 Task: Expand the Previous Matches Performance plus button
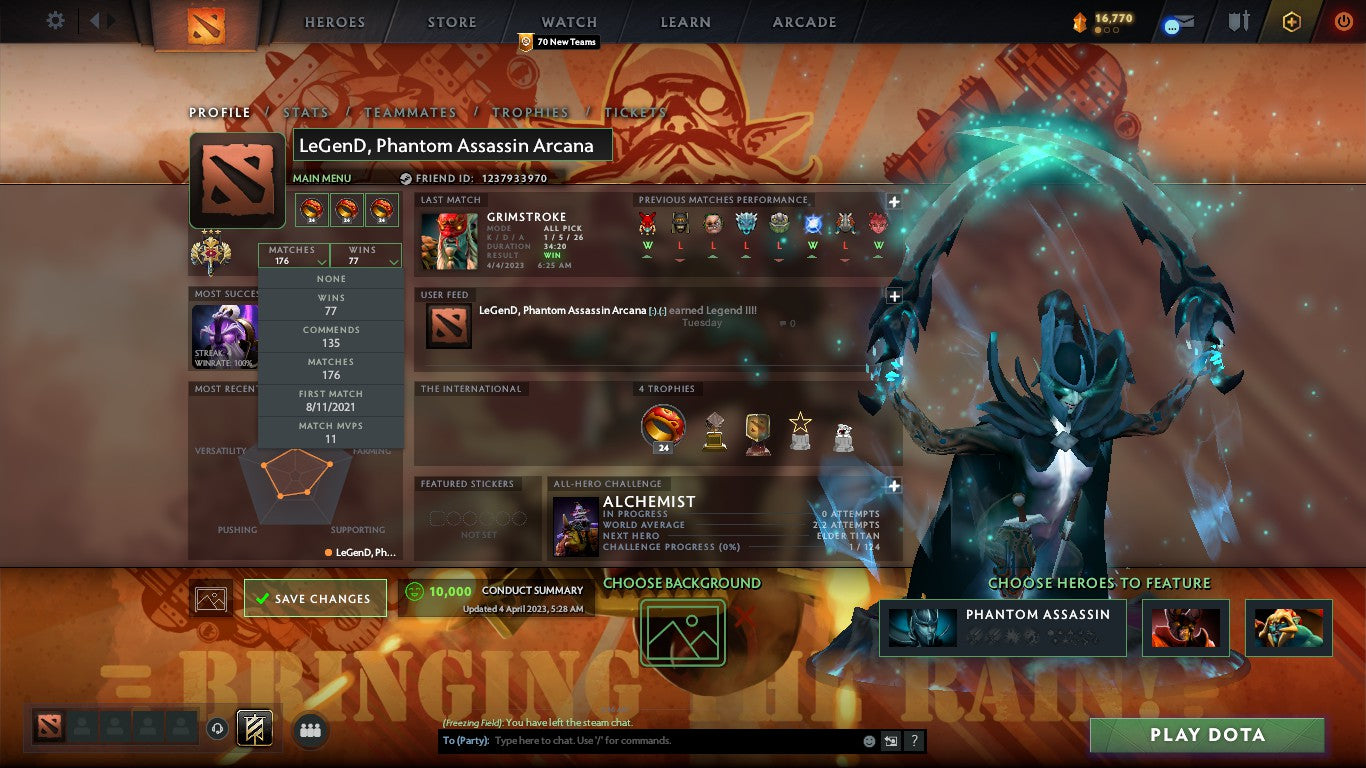[x=892, y=200]
